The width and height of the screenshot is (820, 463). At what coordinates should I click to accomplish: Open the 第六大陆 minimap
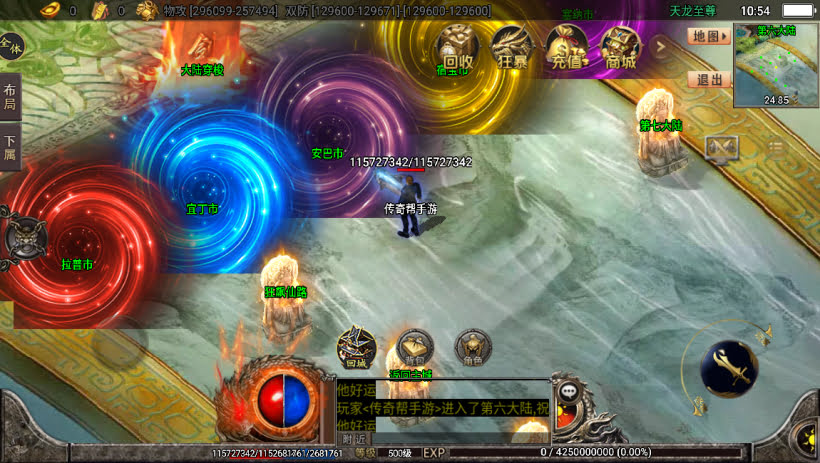click(776, 63)
